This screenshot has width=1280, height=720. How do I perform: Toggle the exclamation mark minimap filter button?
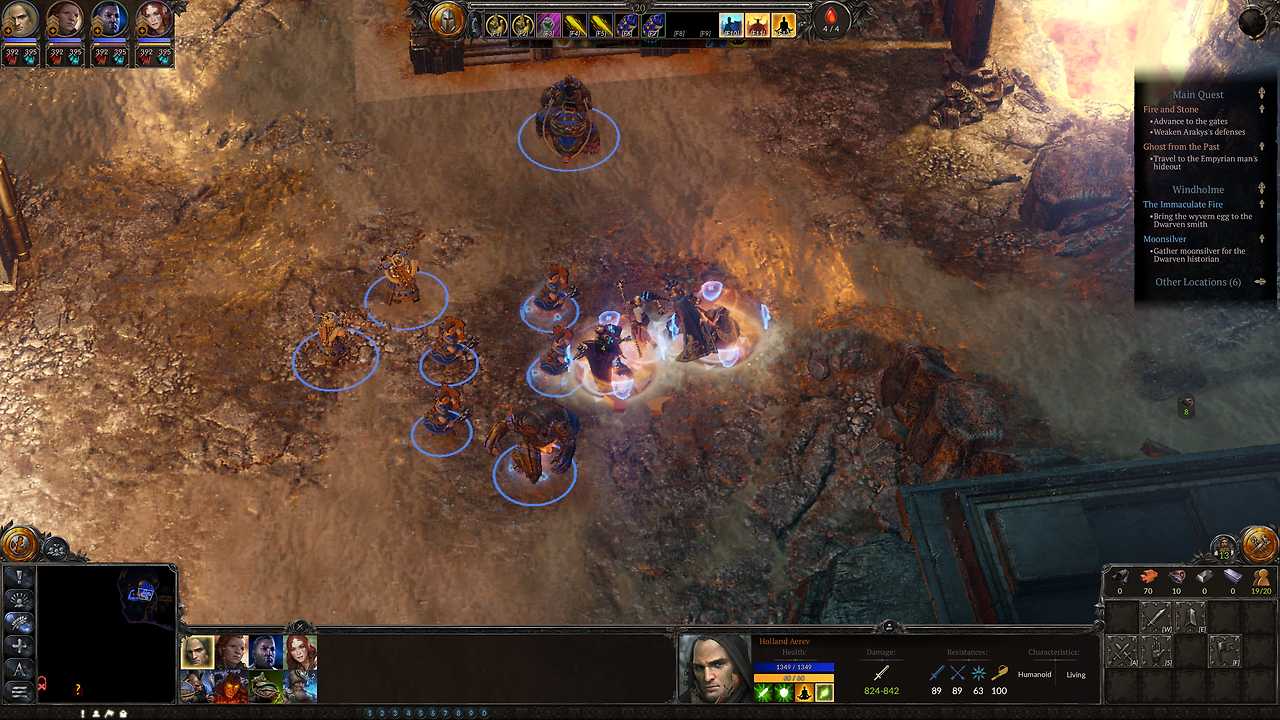coord(19,577)
